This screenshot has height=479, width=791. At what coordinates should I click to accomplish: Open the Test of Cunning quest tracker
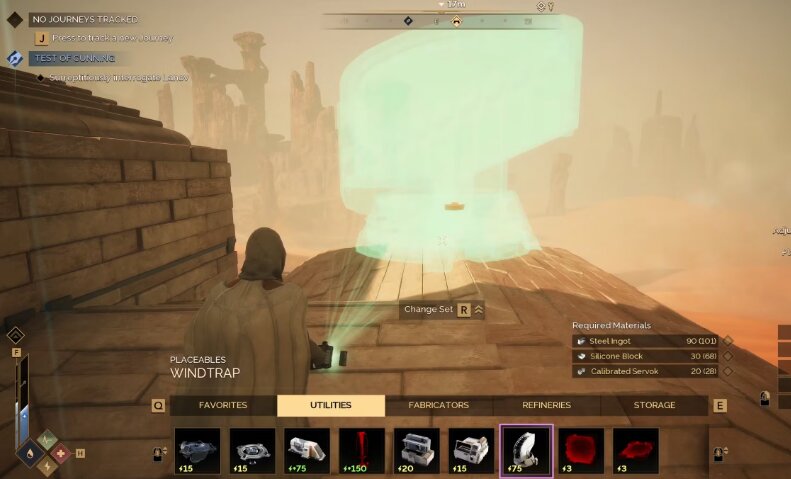74,58
